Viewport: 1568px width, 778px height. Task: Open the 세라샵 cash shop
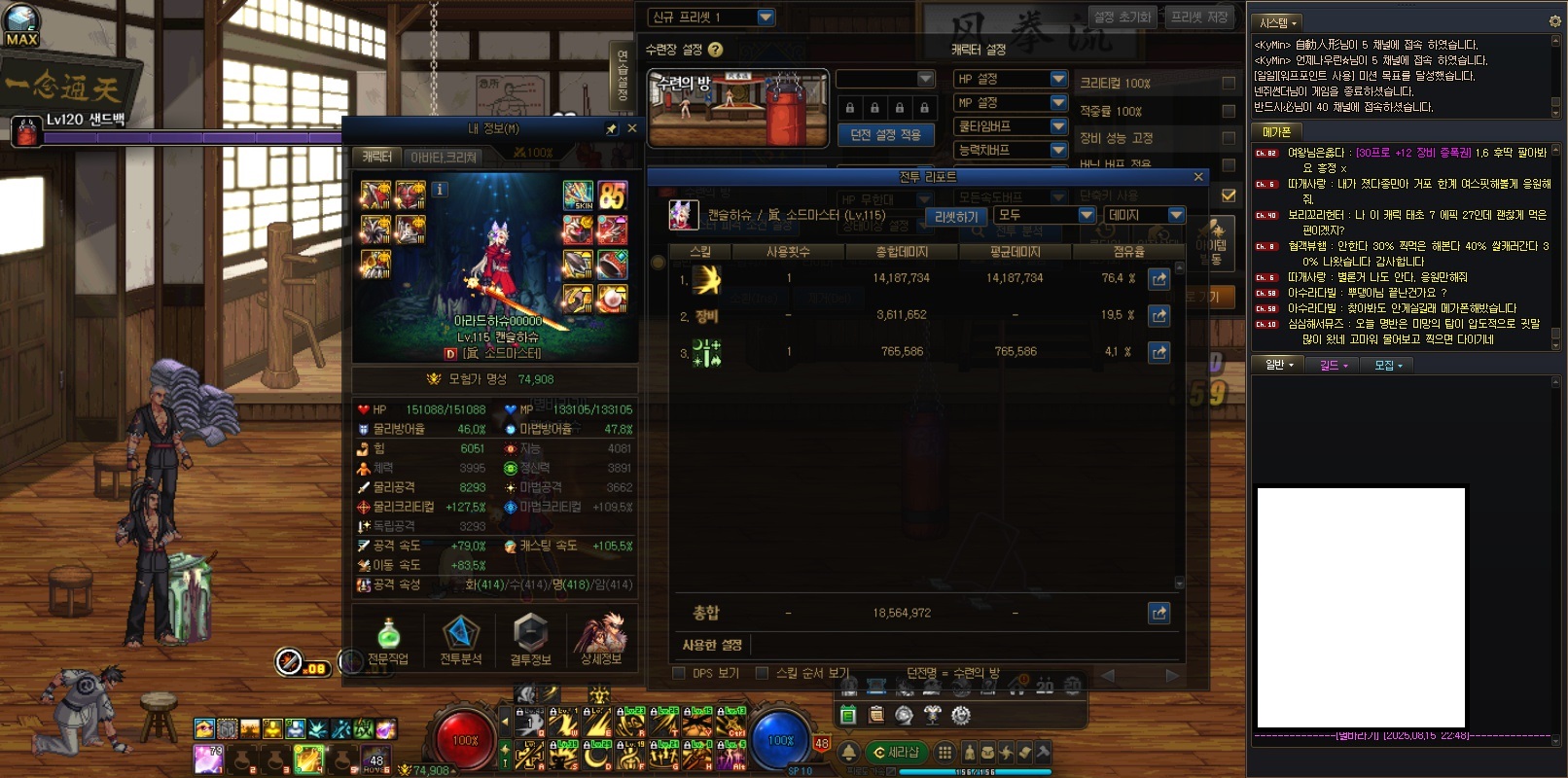(x=896, y=752)
